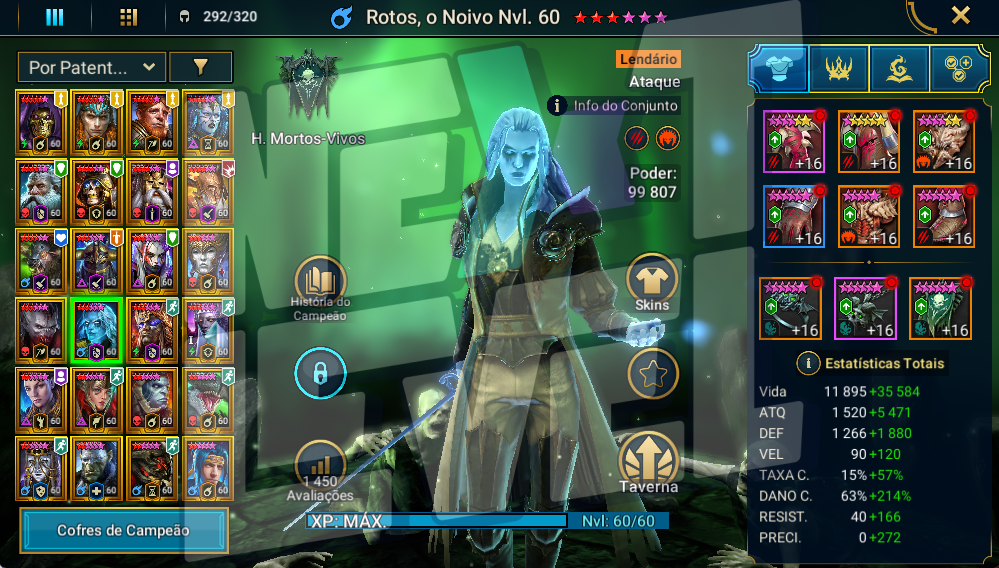Image resolution: width=999 pixels, height=568 pixels.
Task: Select the blue-bordered equipped gear slot
Action: point(794,215)
